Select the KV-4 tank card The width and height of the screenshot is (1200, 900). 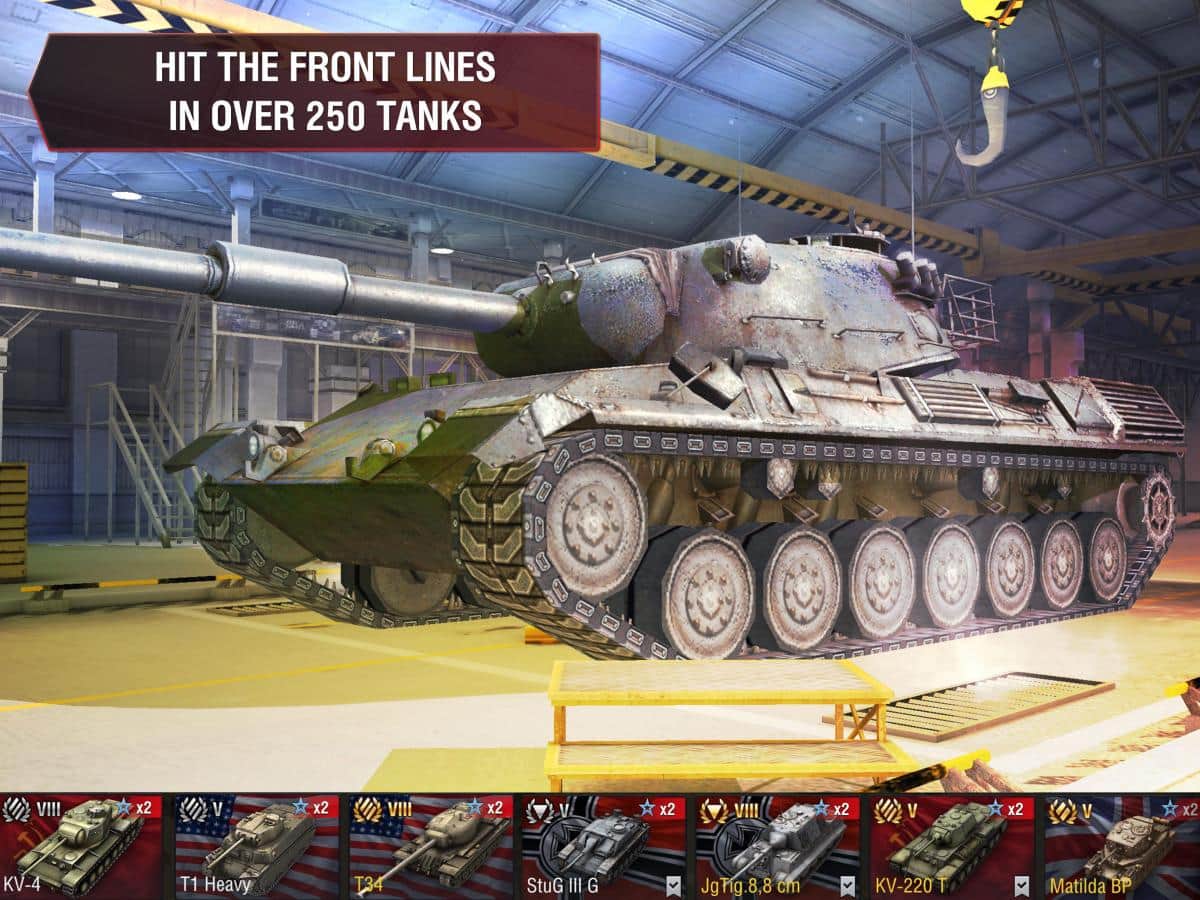point(82,846)
